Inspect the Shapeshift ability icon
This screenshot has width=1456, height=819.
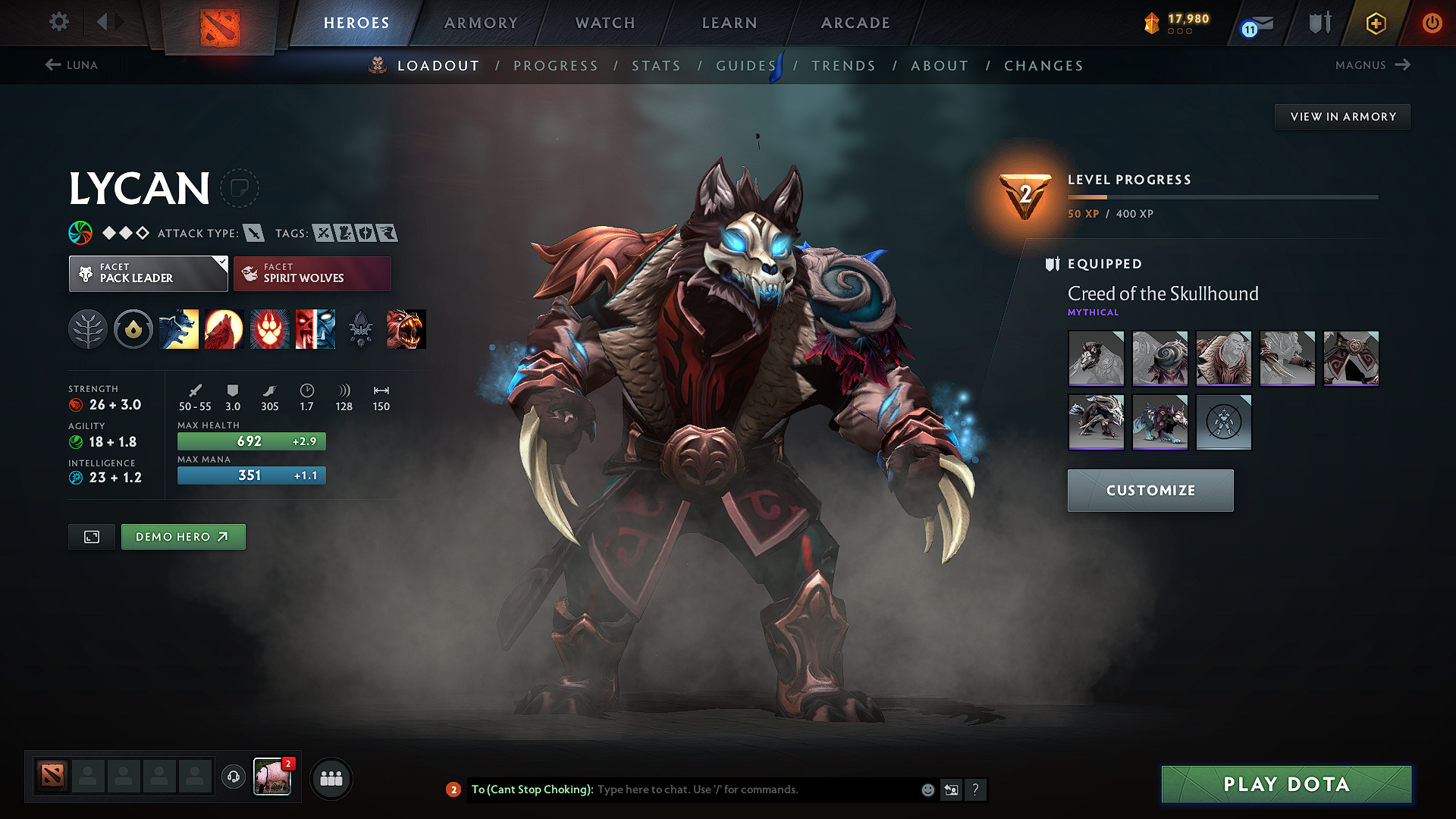[315, 329]
